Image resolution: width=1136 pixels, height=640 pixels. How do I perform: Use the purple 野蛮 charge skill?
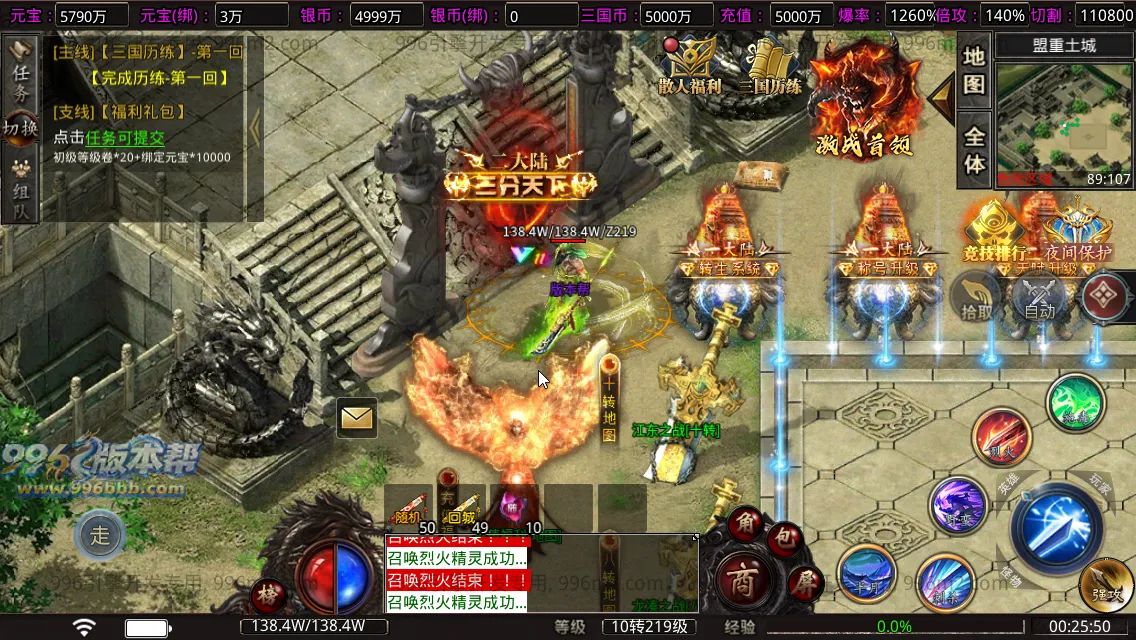coord(958,506)
